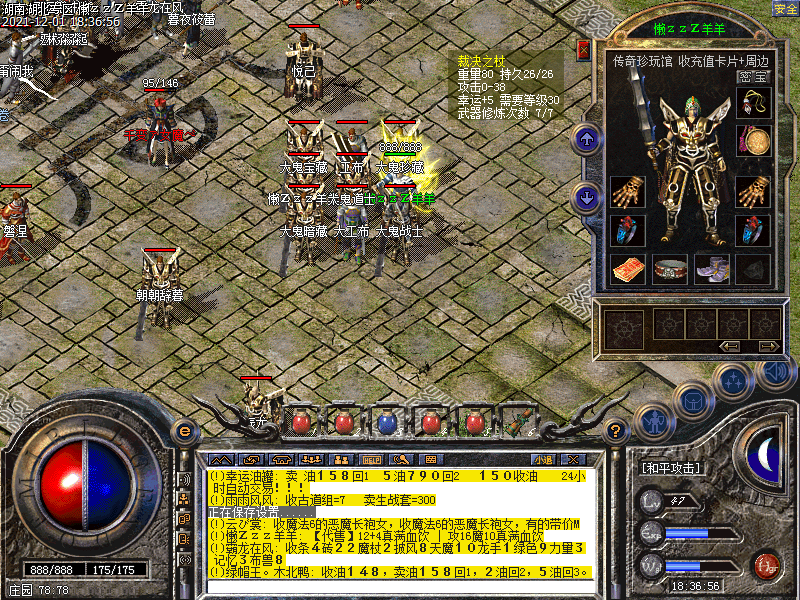Click the round orange 'e' button
The height and width of the screenshot is (600, 800).
coord(182,431)
